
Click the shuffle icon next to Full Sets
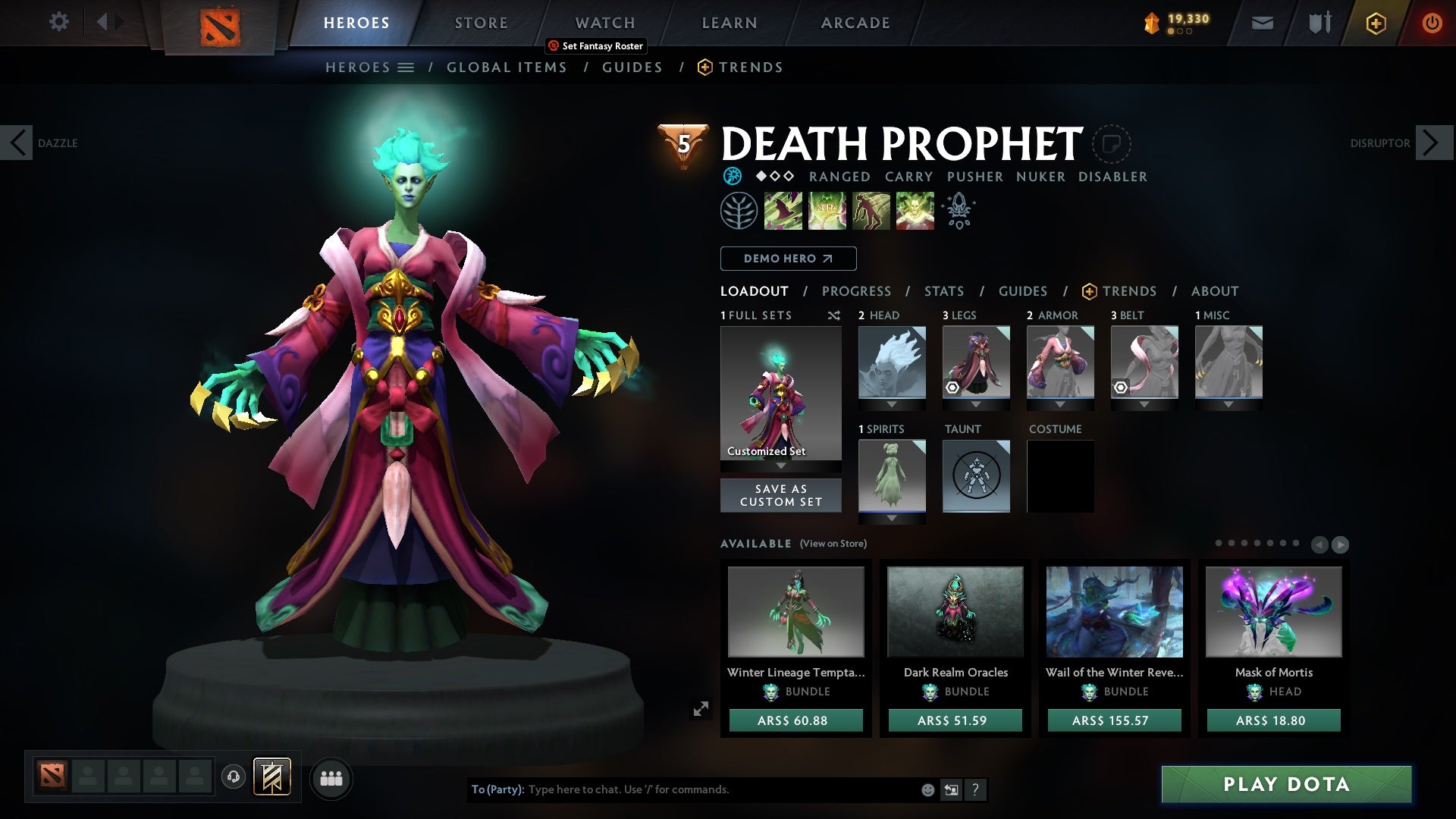(834, 315)
